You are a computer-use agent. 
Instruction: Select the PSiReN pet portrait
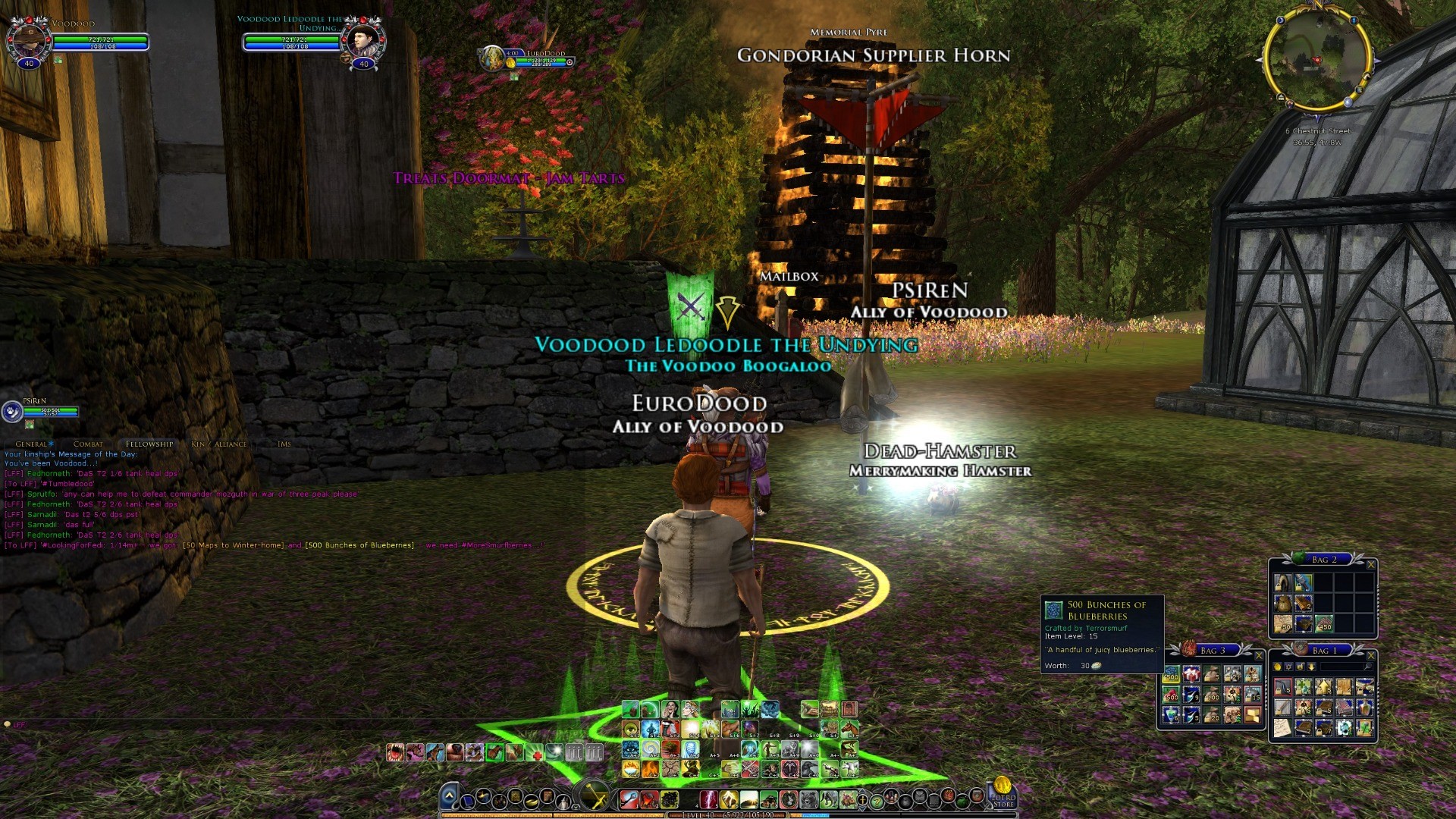(x=12, y=412)
